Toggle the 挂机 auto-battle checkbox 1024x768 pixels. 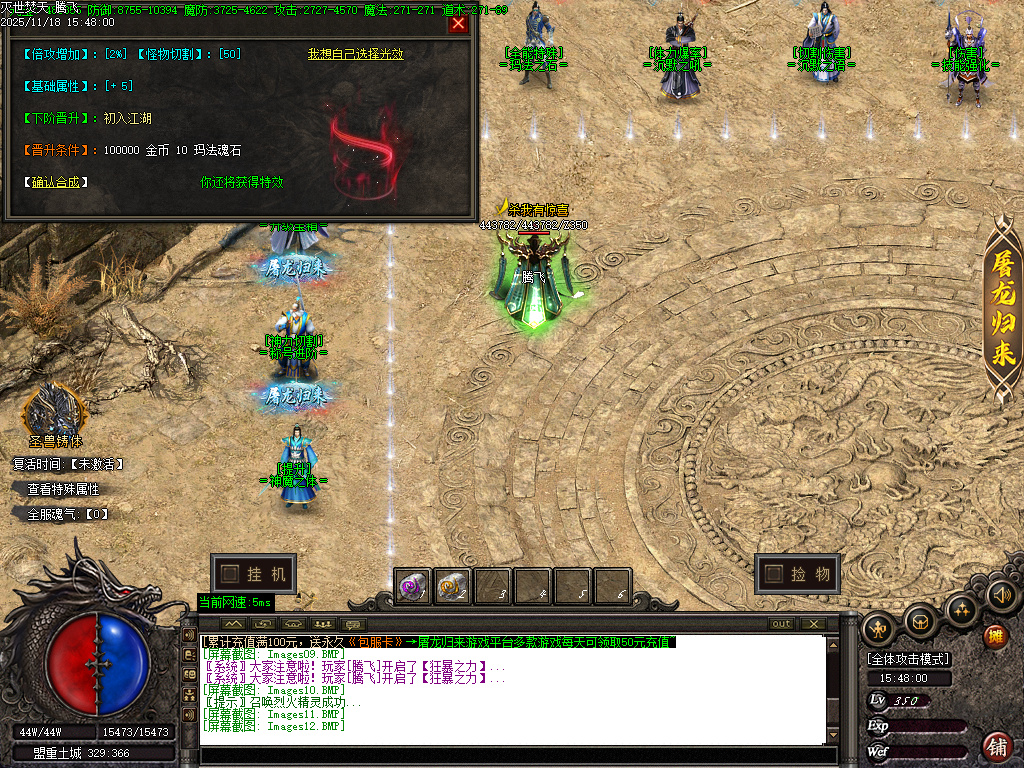[231, 574]
